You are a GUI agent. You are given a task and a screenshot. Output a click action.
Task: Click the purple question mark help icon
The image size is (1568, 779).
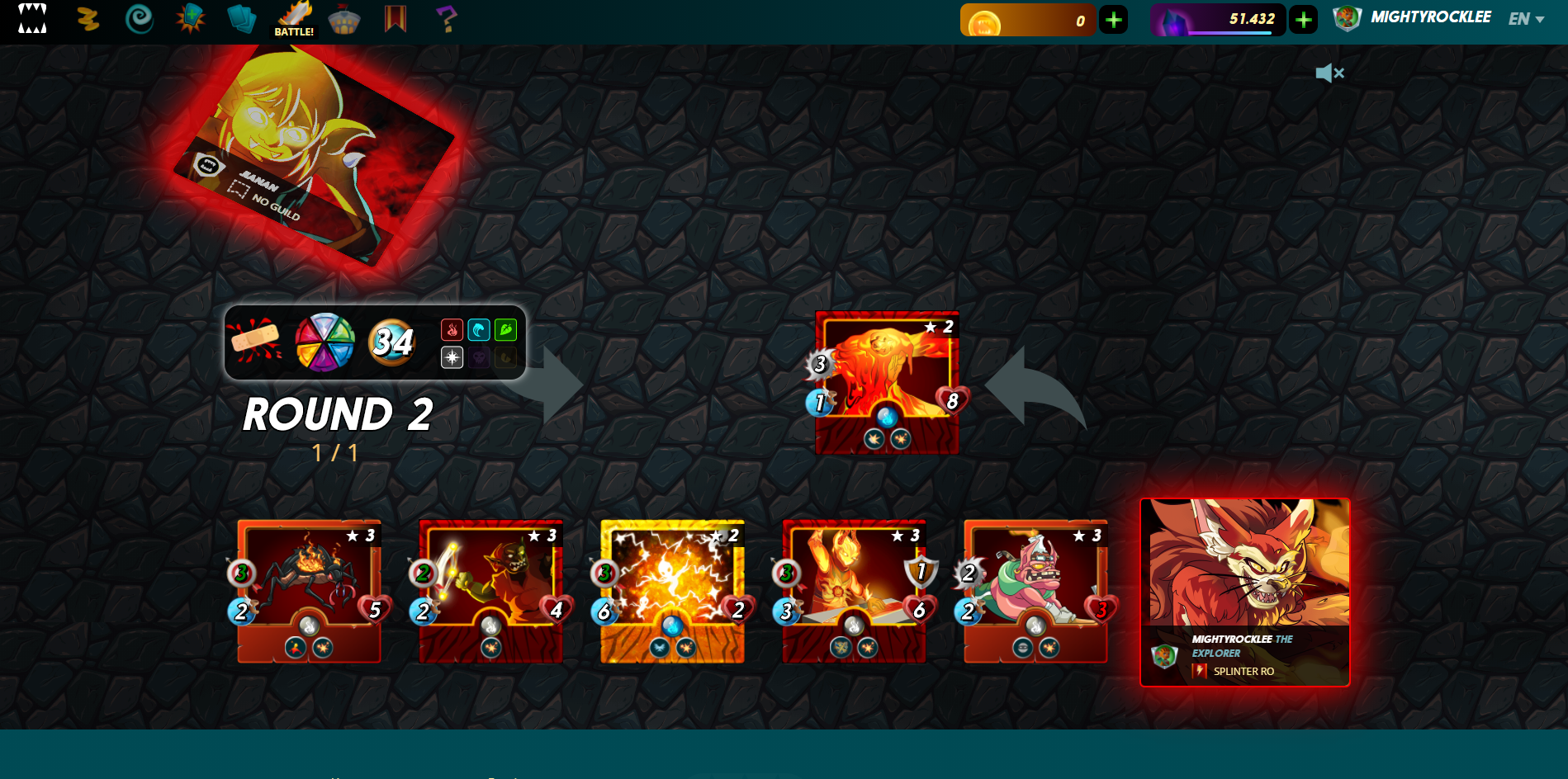tap(447, 18)
